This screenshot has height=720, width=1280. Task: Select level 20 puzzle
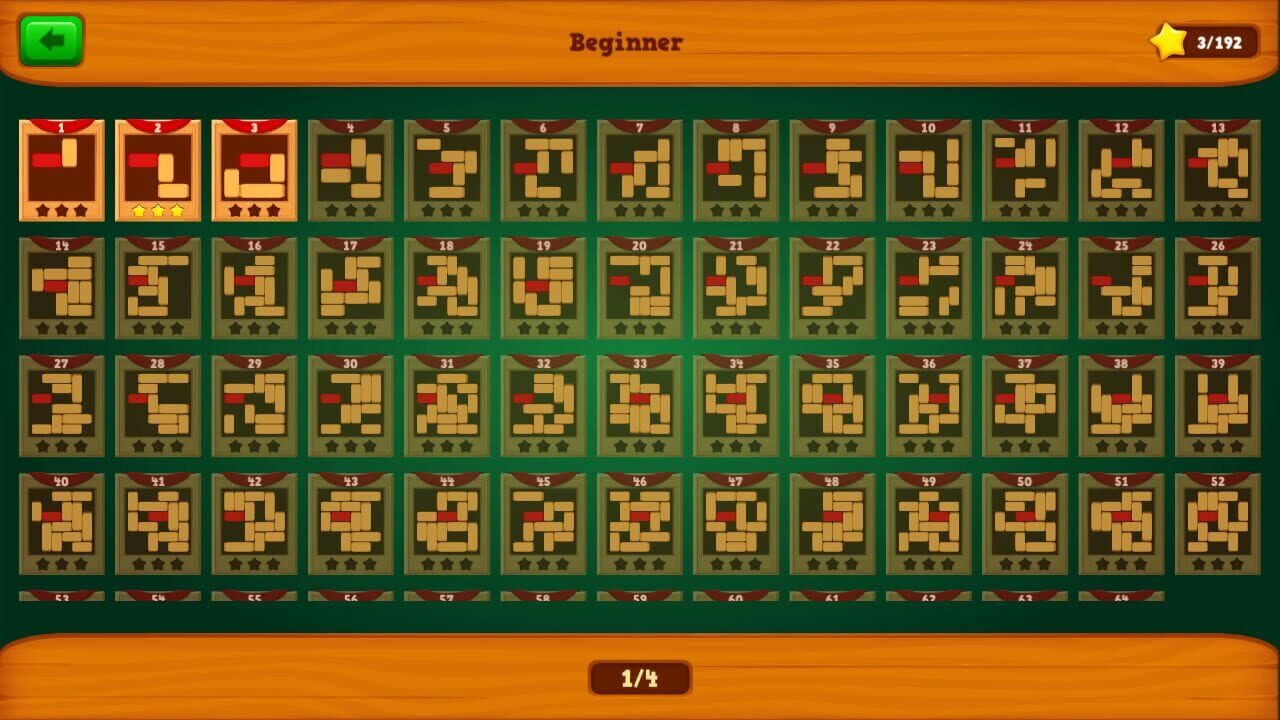640,288
